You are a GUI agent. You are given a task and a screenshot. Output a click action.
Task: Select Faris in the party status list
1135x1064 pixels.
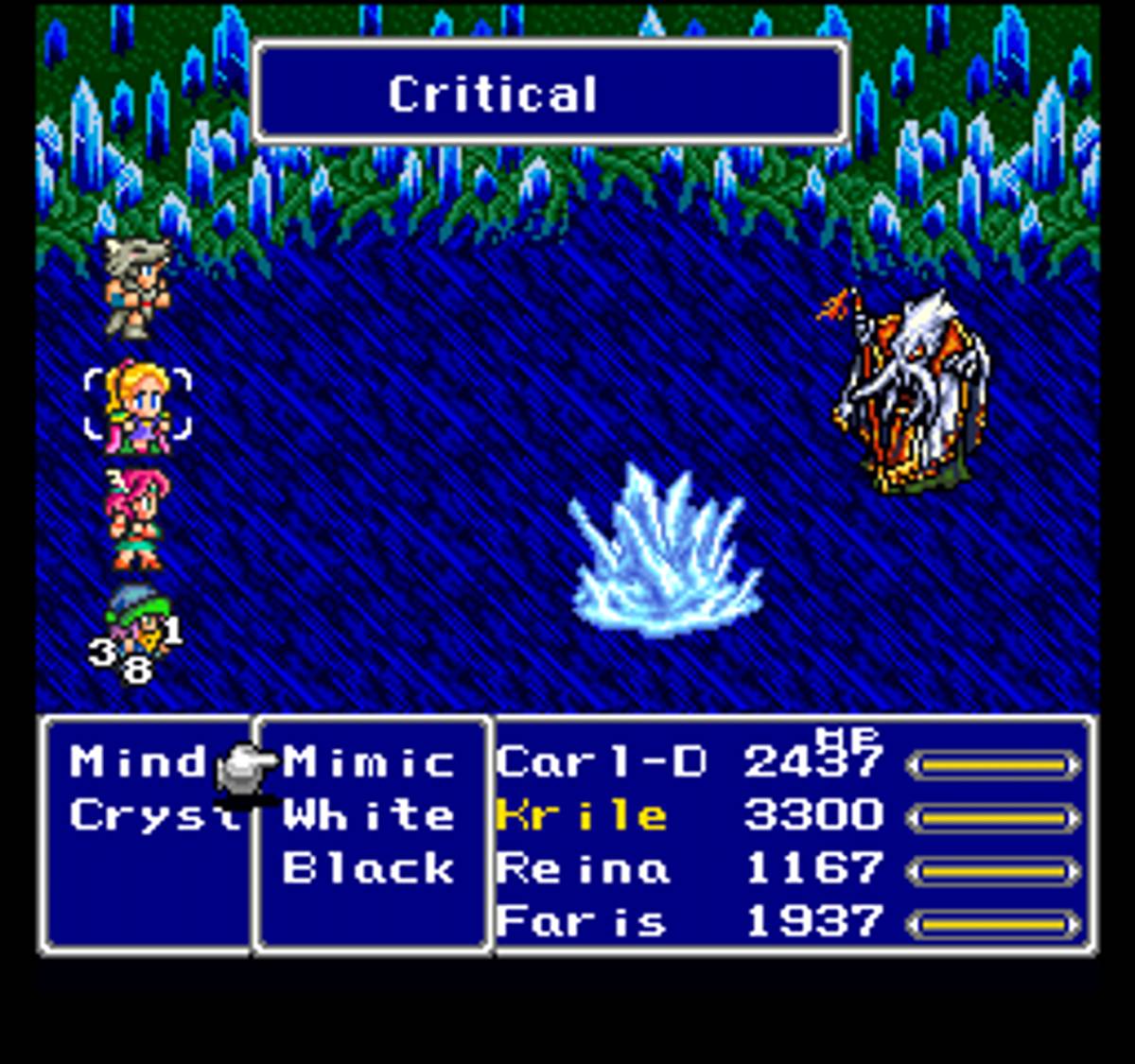coord(581,921)
